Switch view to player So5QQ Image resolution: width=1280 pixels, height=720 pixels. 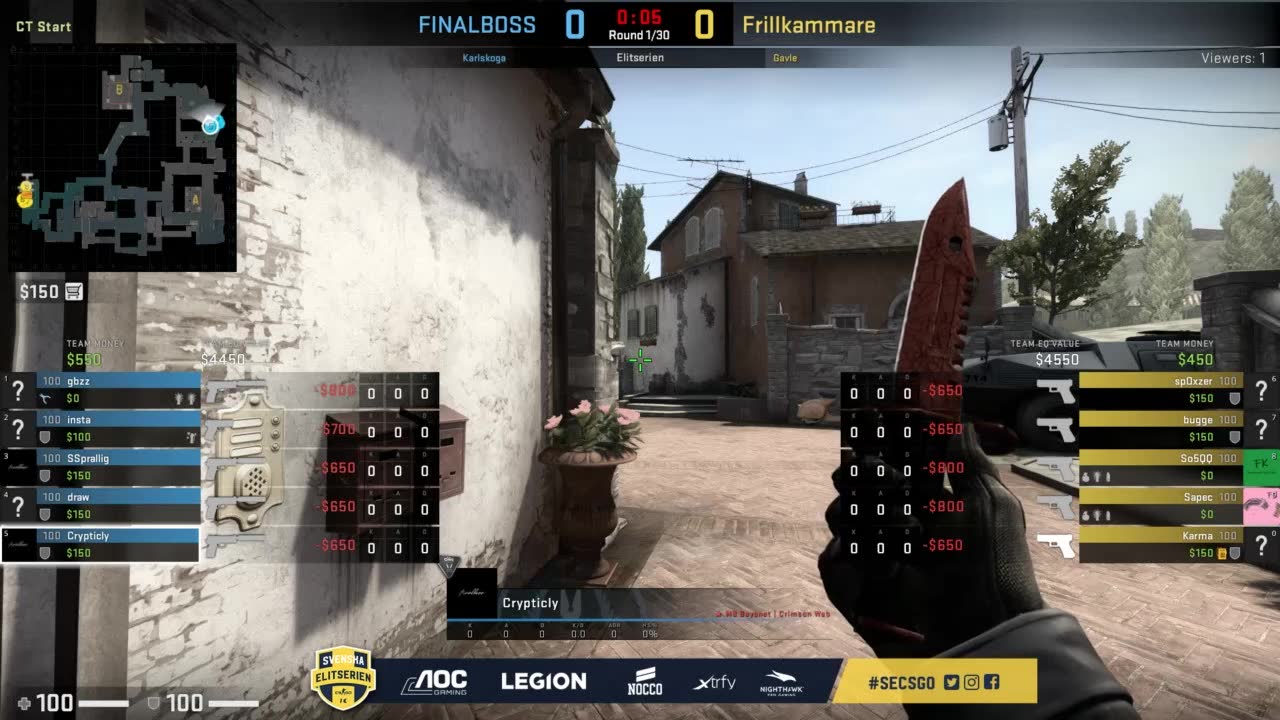coord(1160,467)
